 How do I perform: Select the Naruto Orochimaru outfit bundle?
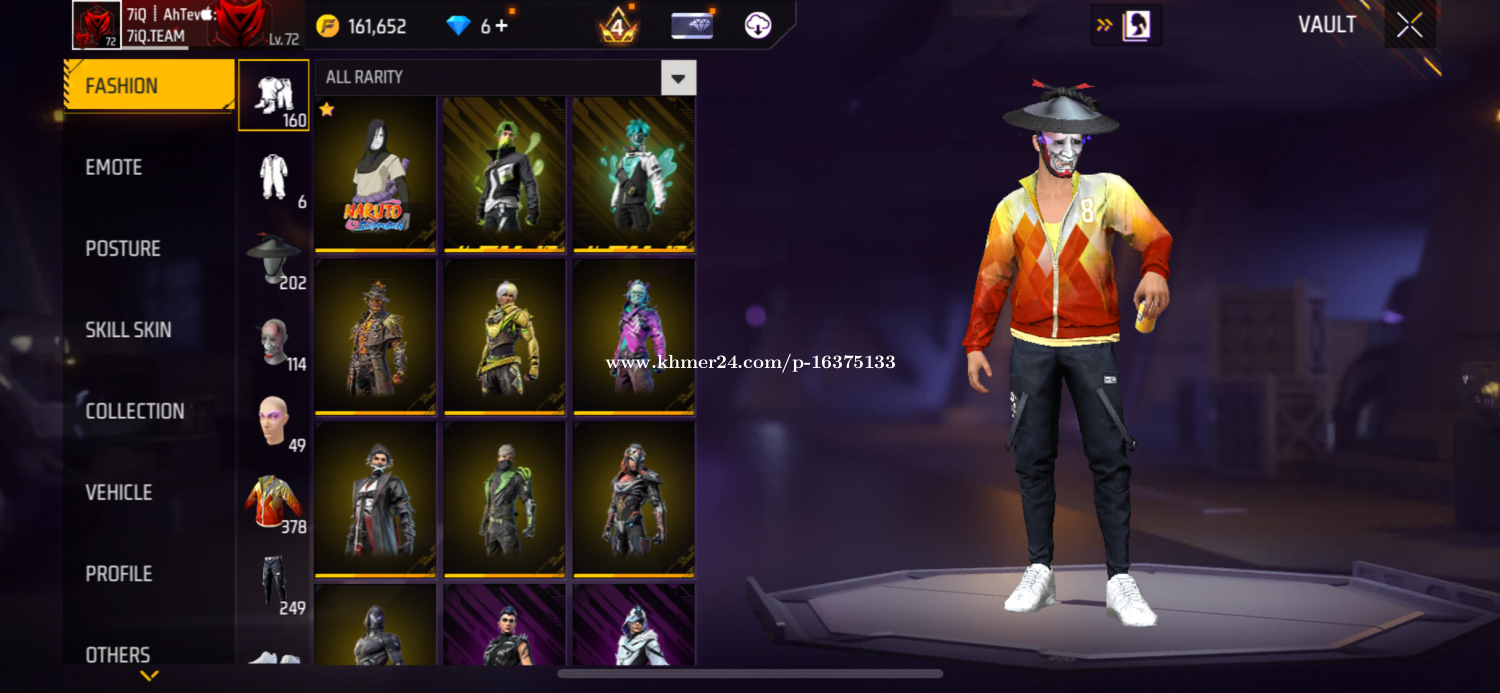(x=375, y=174)
